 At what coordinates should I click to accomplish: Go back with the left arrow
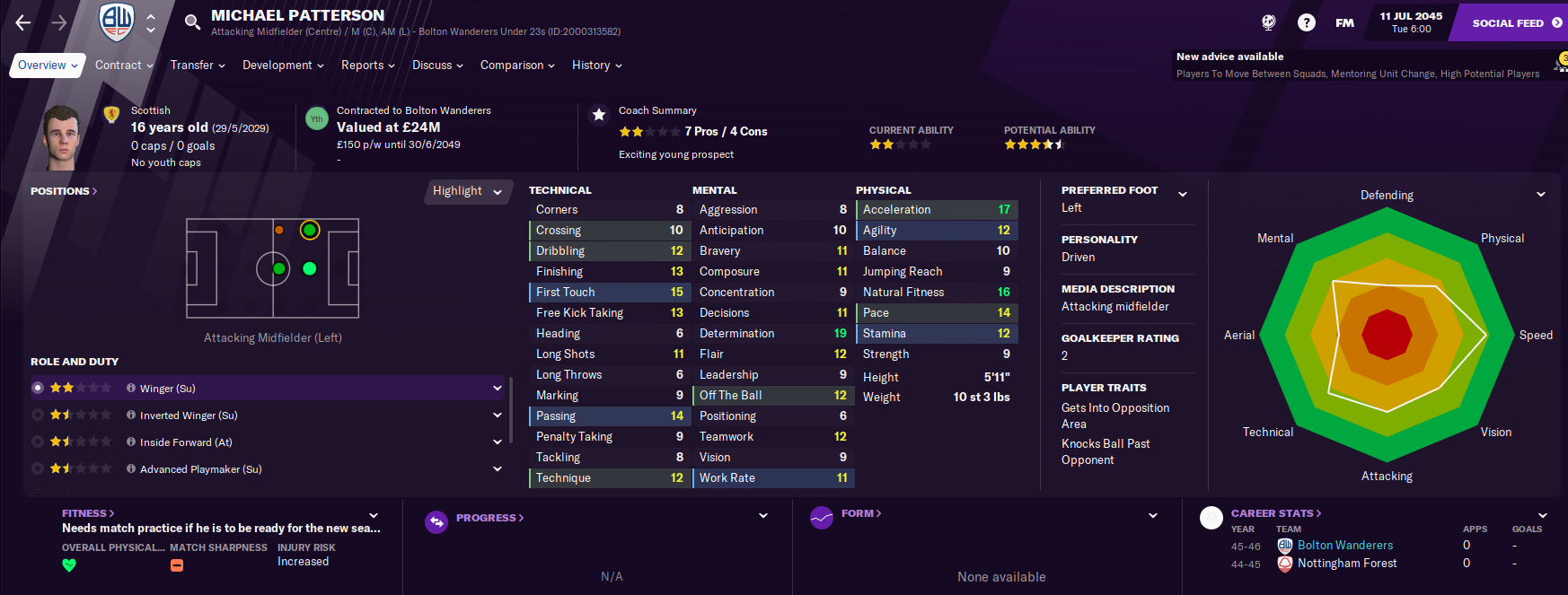(23, 22)
